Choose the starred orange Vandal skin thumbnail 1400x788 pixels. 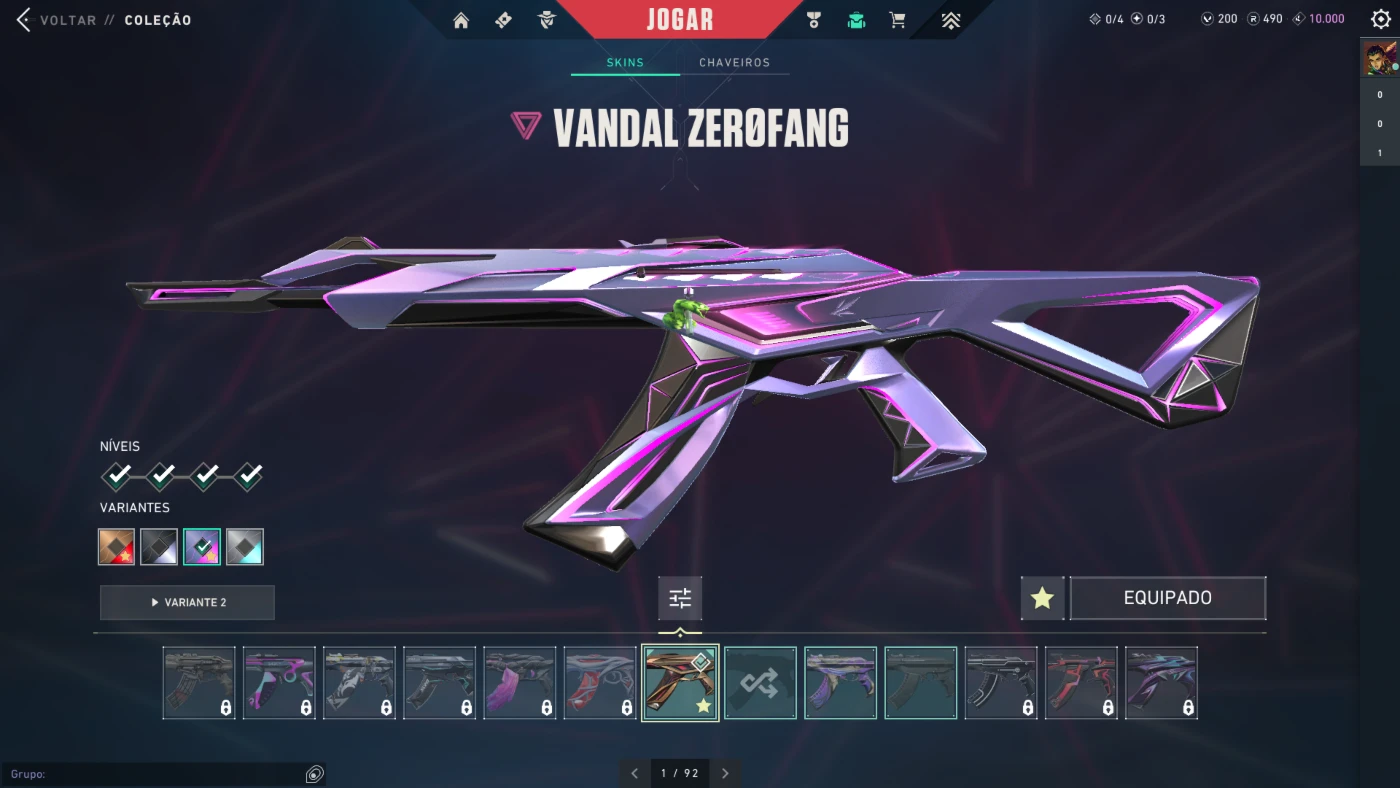click(x=680, y=683)
